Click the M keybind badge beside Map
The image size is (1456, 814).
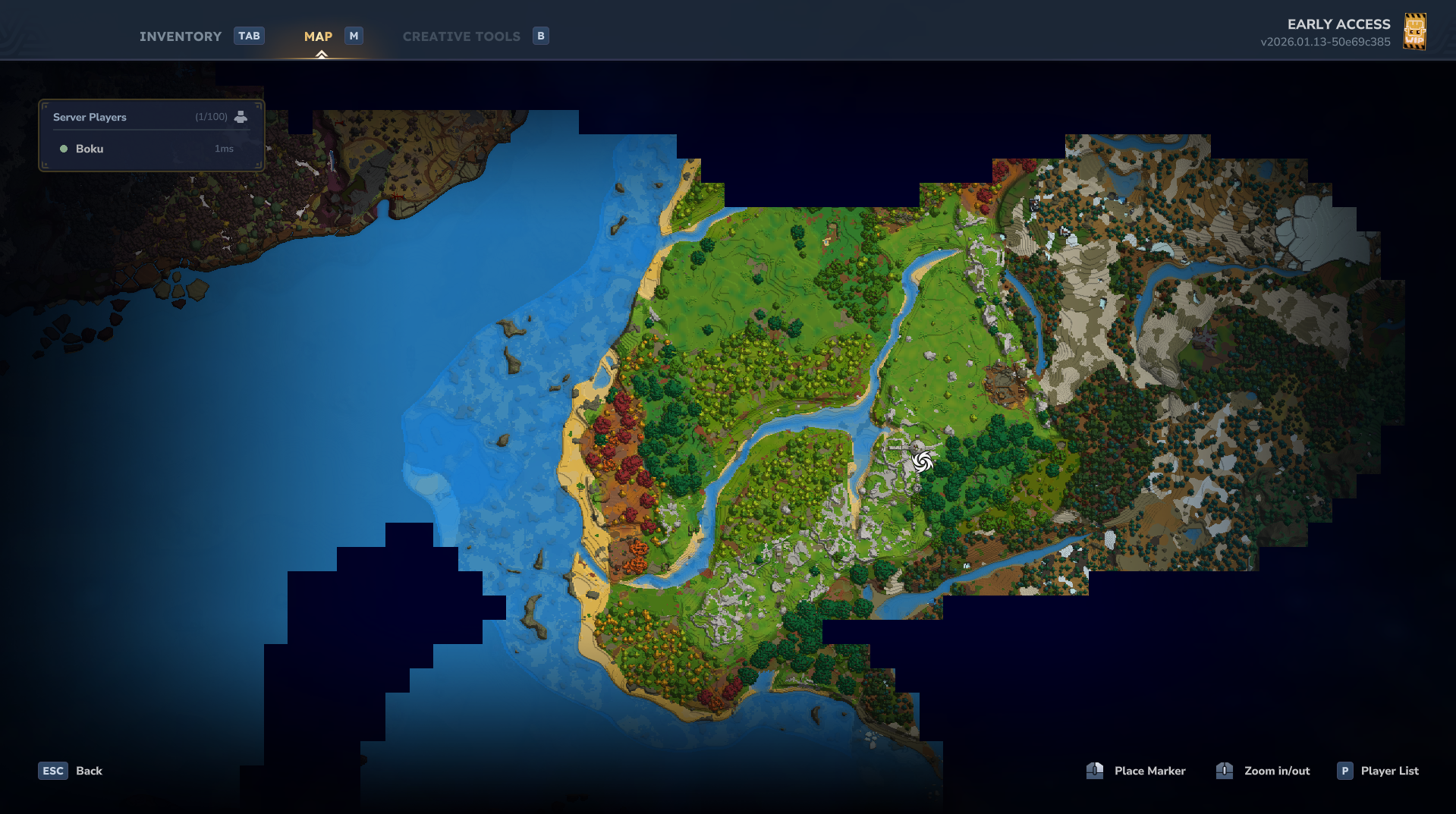(354, 35)
